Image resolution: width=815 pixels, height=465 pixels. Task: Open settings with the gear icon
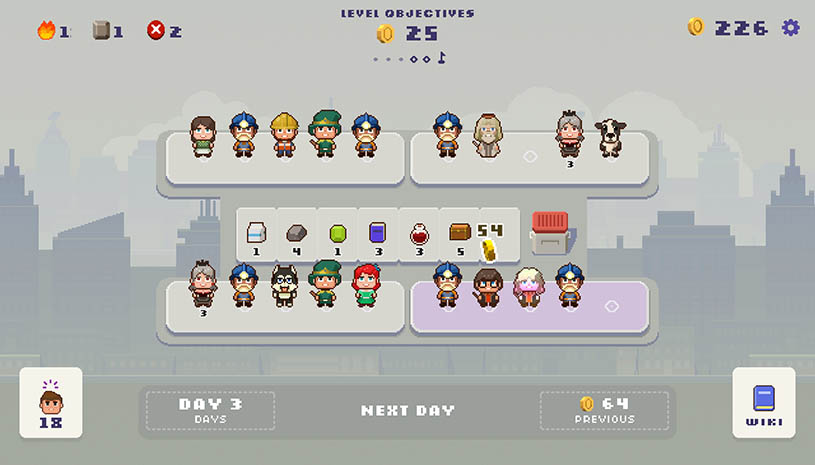coord(791,28)
